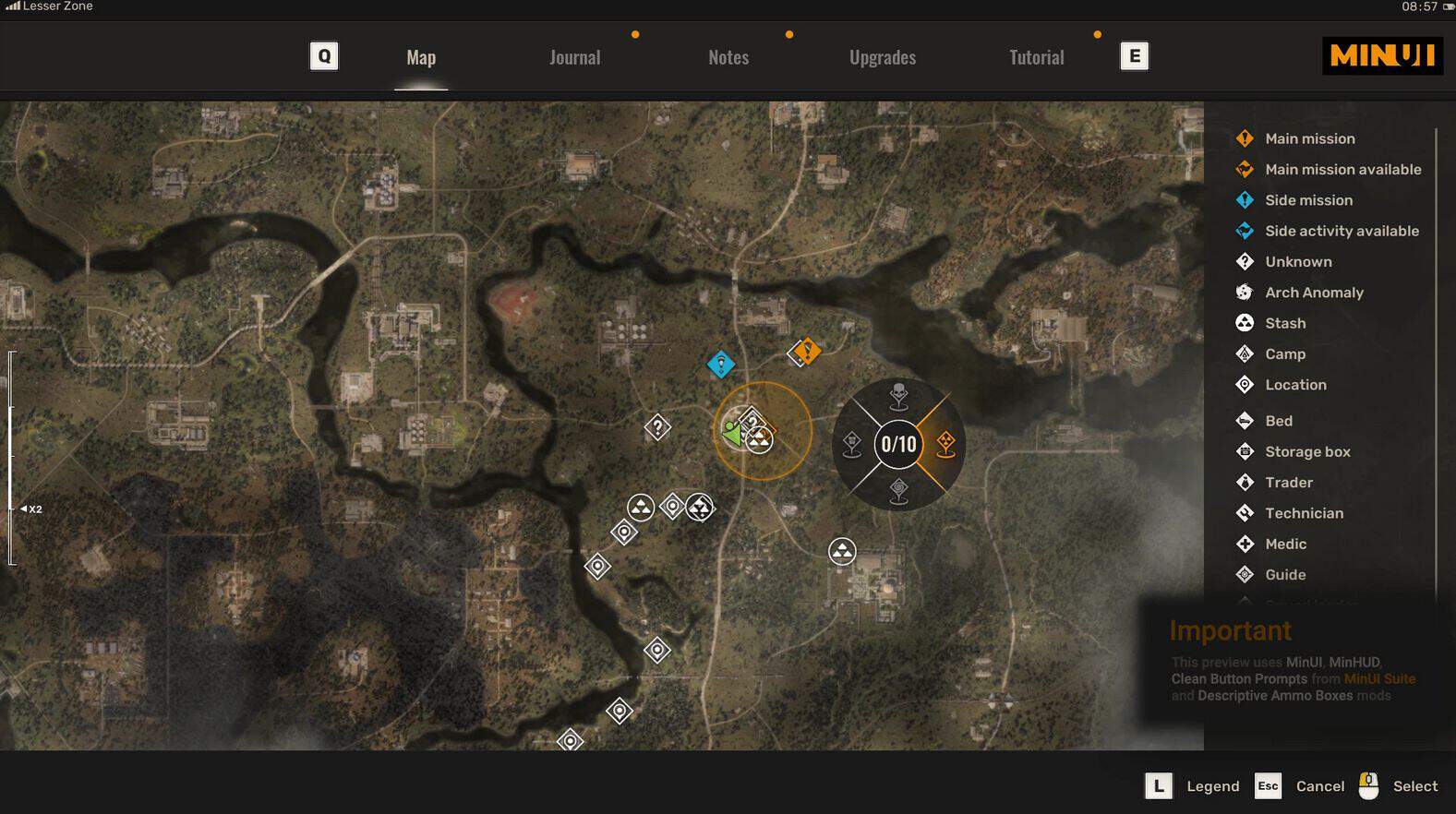
Task: Select the Main mission legend entry
Action: [x=1309, y=138]
